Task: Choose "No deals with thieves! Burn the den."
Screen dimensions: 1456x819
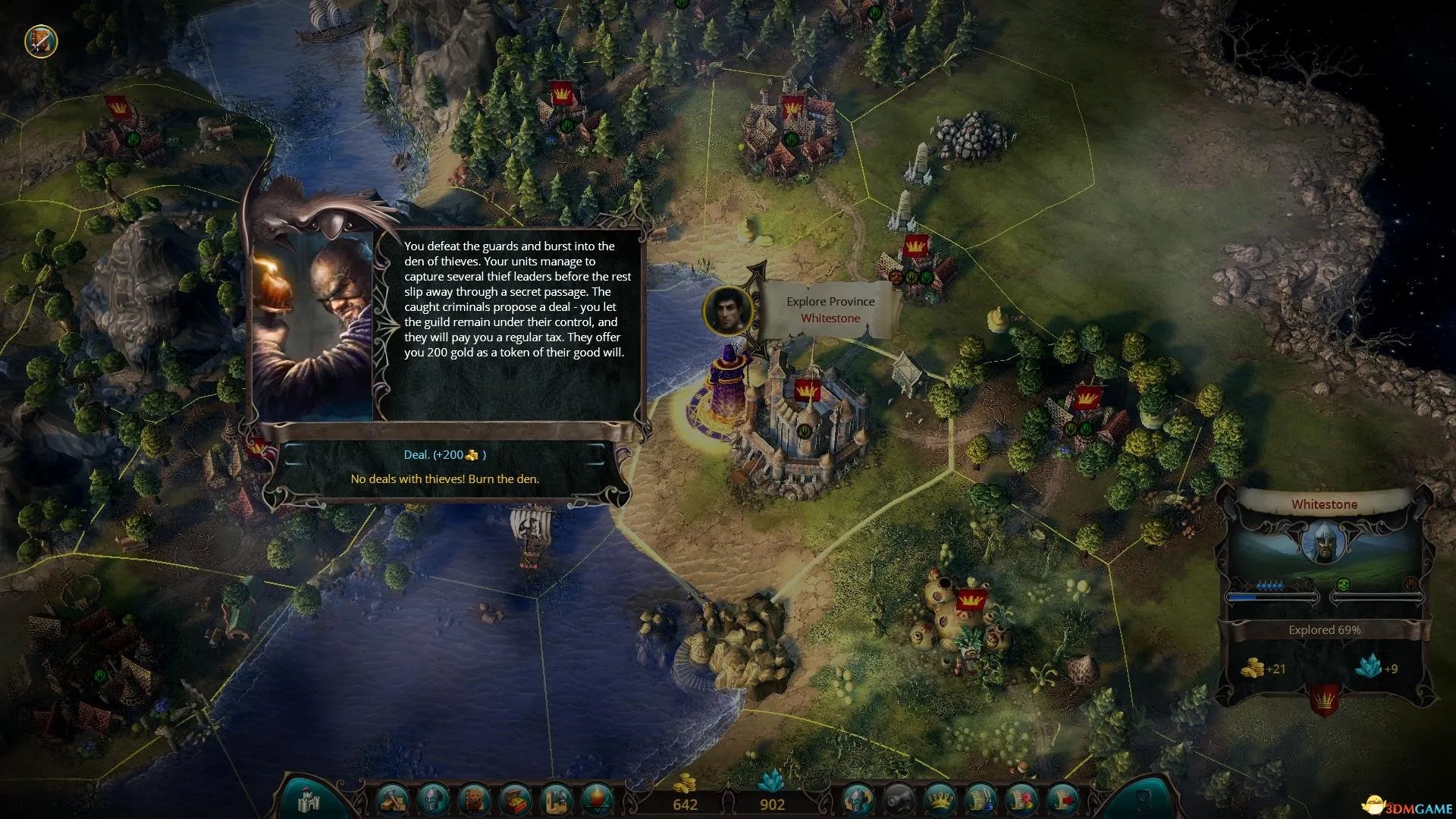Action: [x=444, y=479]
